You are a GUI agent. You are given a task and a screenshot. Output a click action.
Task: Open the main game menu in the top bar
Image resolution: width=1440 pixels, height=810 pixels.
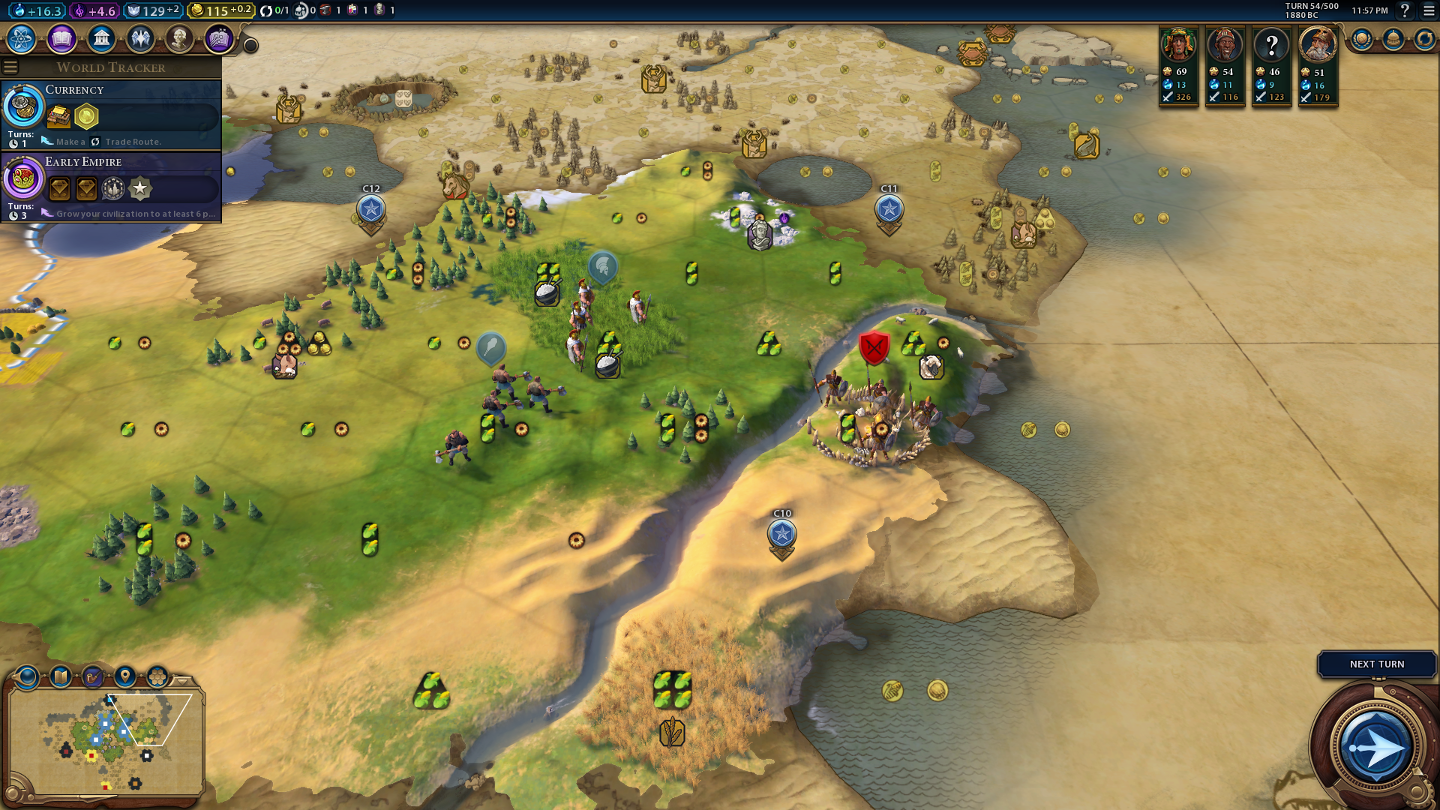click(1428, 11)
